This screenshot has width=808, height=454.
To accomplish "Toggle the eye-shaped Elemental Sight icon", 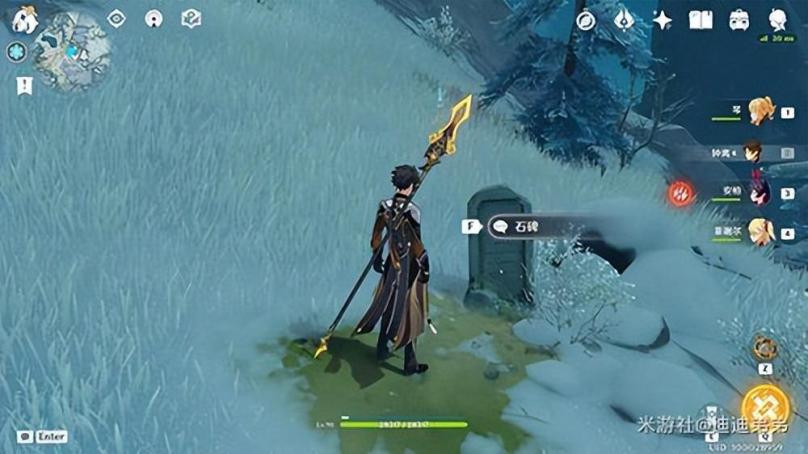I will 117,18.
